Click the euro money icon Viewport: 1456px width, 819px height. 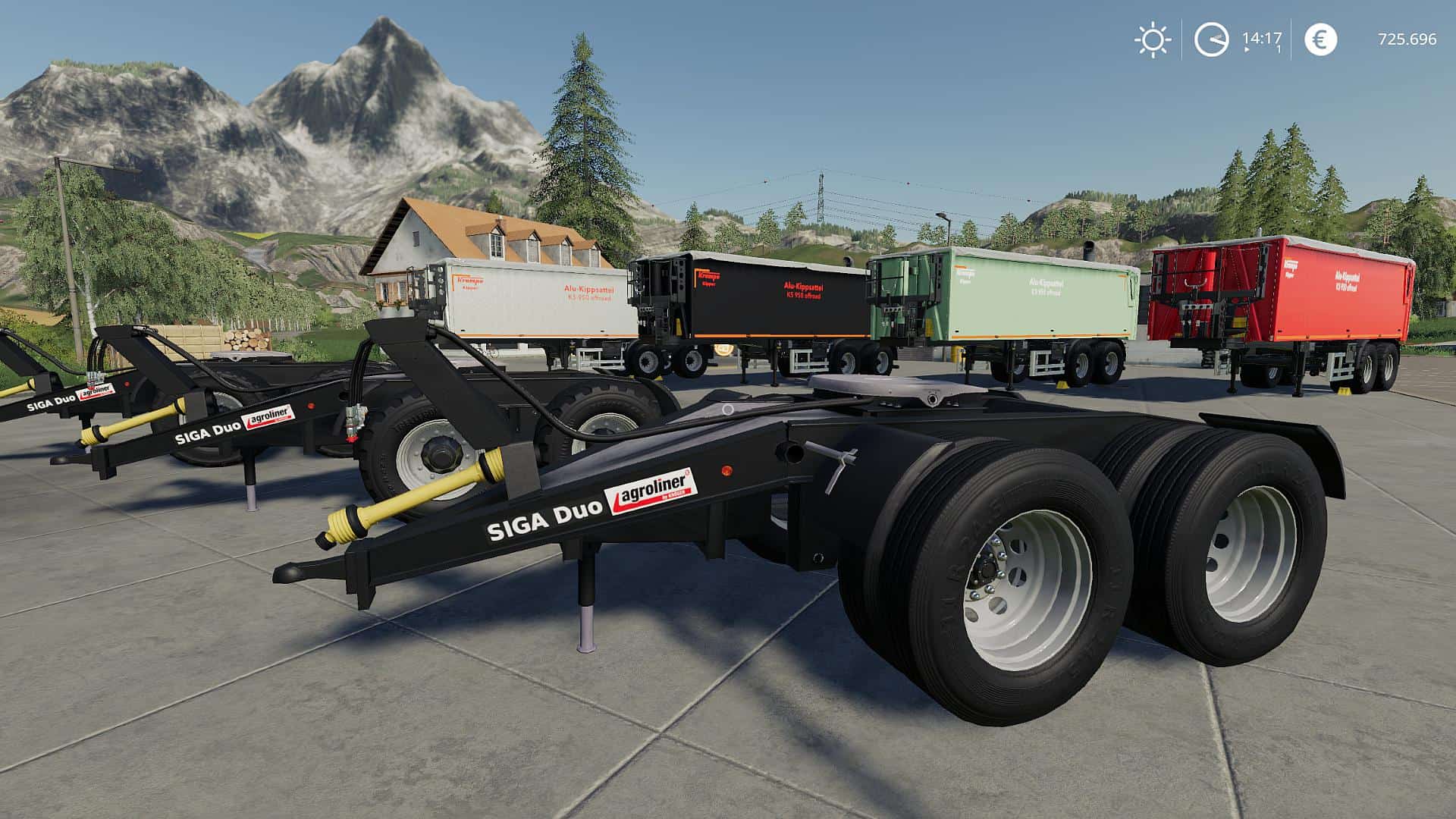(1320, 39)
